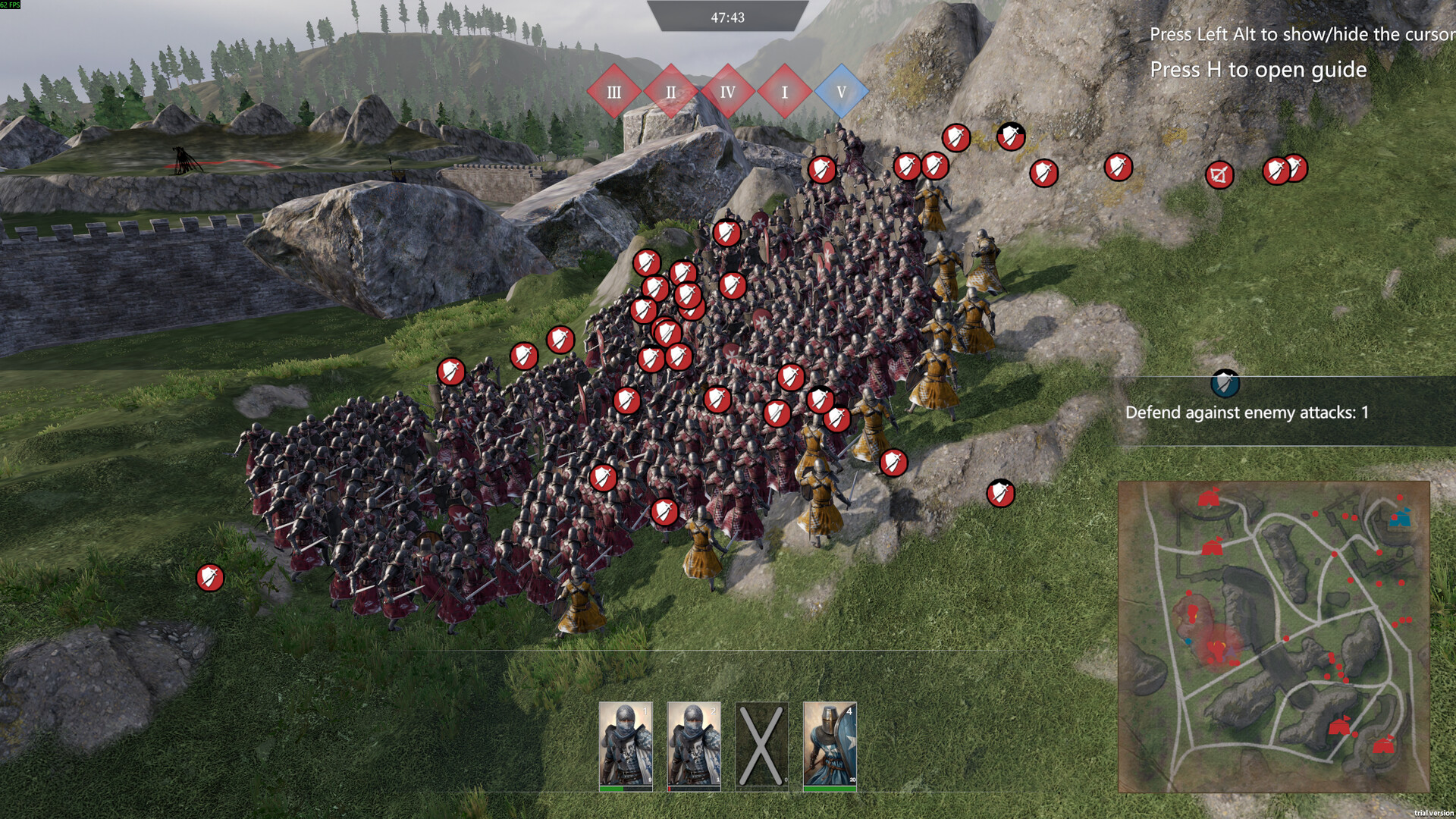Click the crossbow enemy unit marker
The image size is (1456, 819).
point(1219,176)
